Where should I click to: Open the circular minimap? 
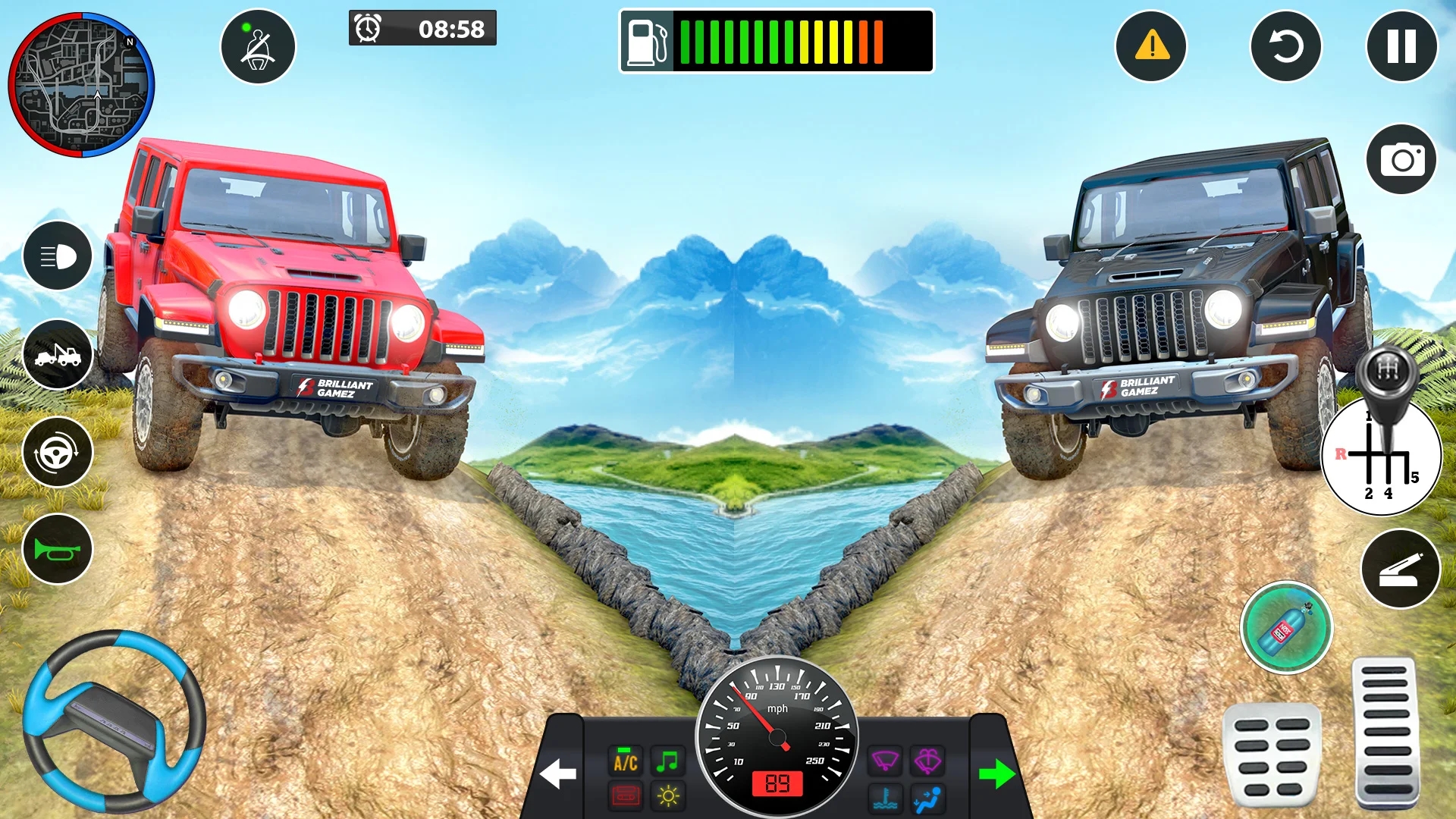click(x=81, y=84)
